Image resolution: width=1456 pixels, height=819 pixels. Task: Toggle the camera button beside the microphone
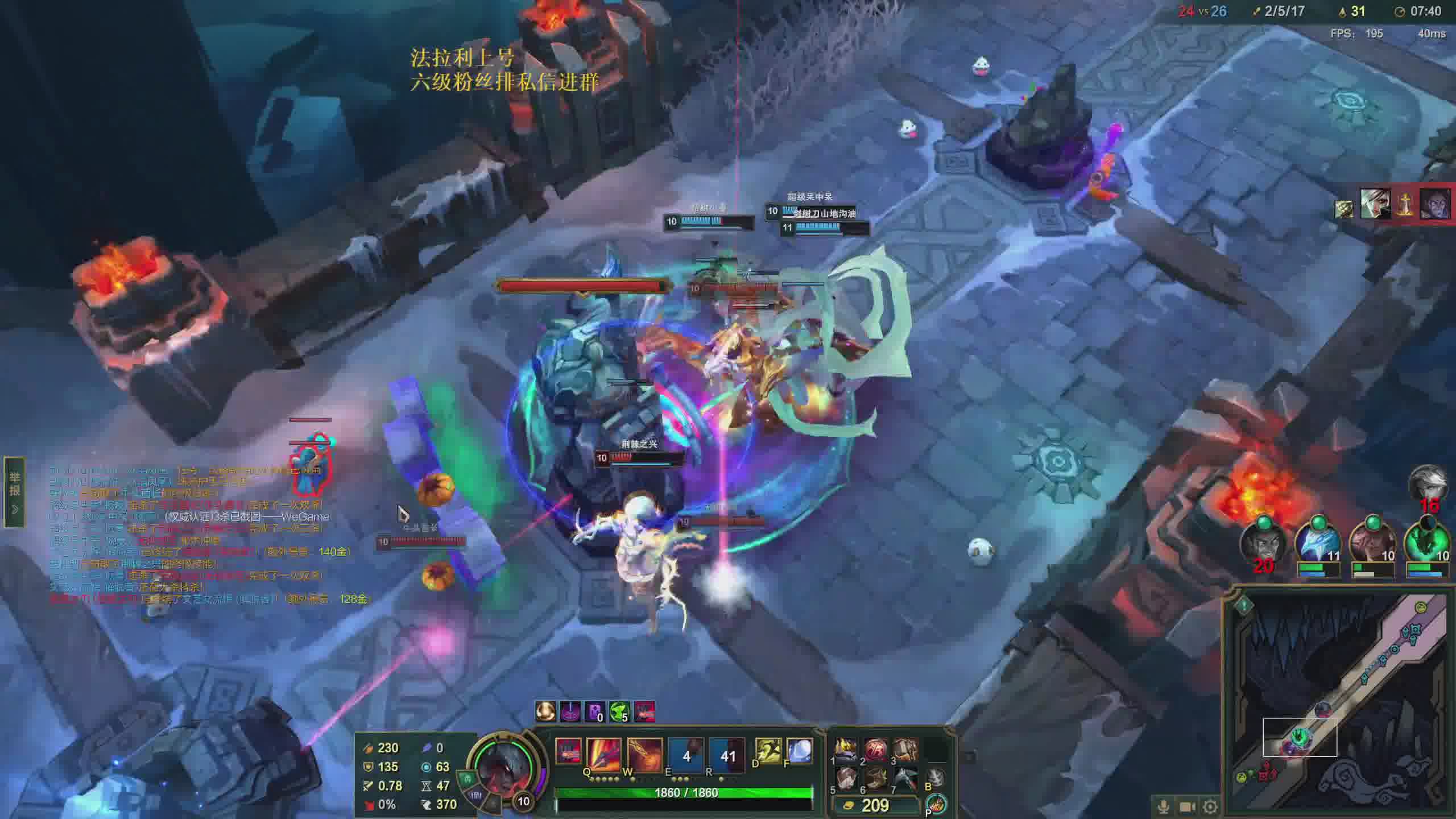(x=1187, y=806)
